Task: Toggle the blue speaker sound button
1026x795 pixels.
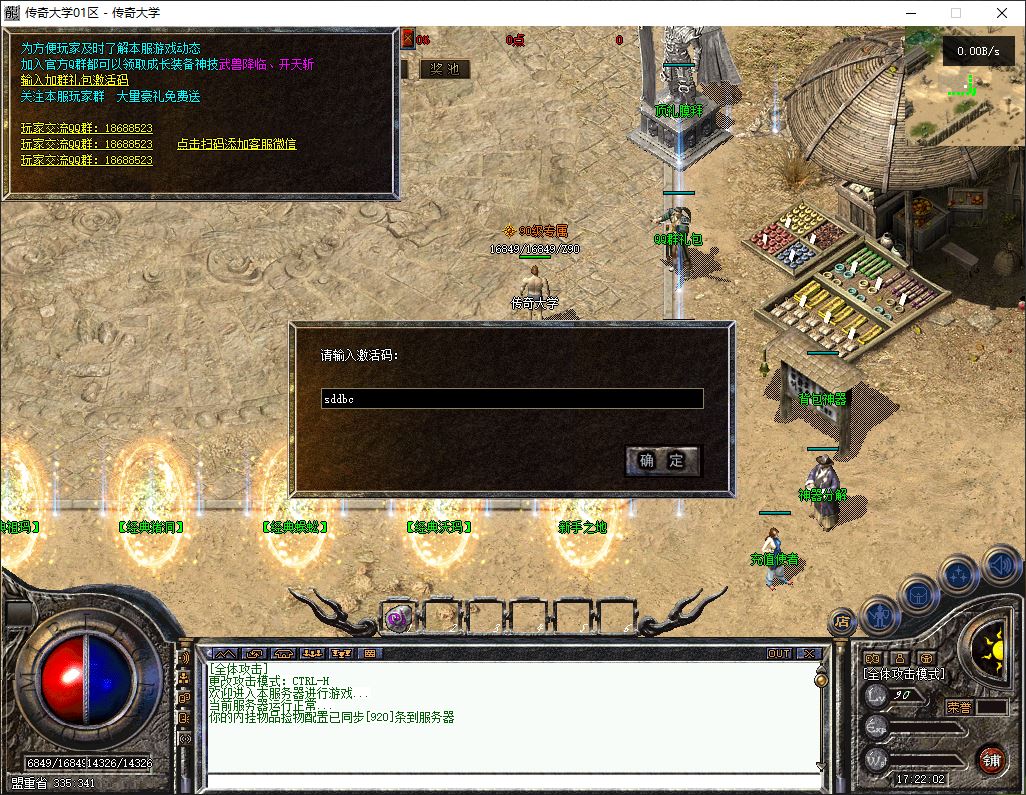Action: (x=999, y=565)
